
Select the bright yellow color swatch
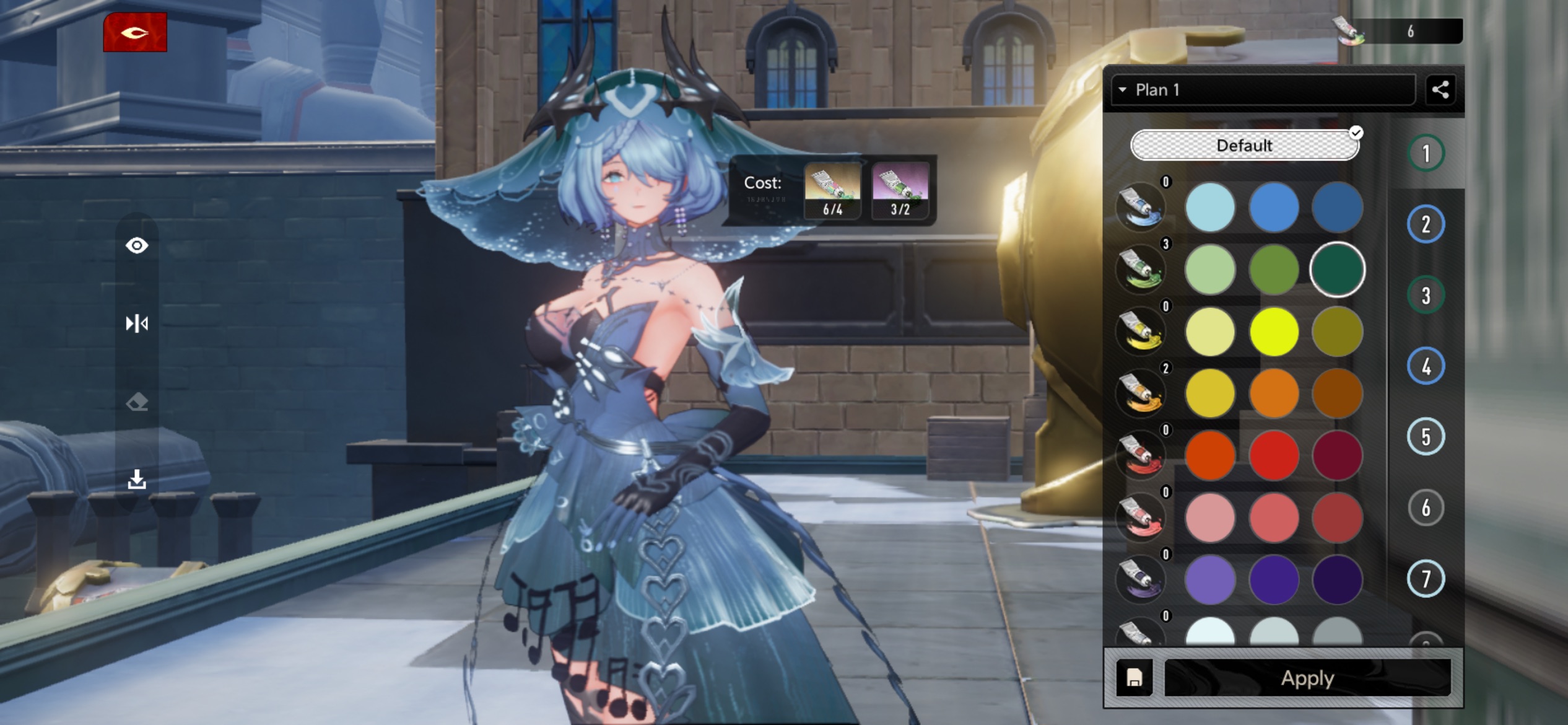[x=1274, y=332]
